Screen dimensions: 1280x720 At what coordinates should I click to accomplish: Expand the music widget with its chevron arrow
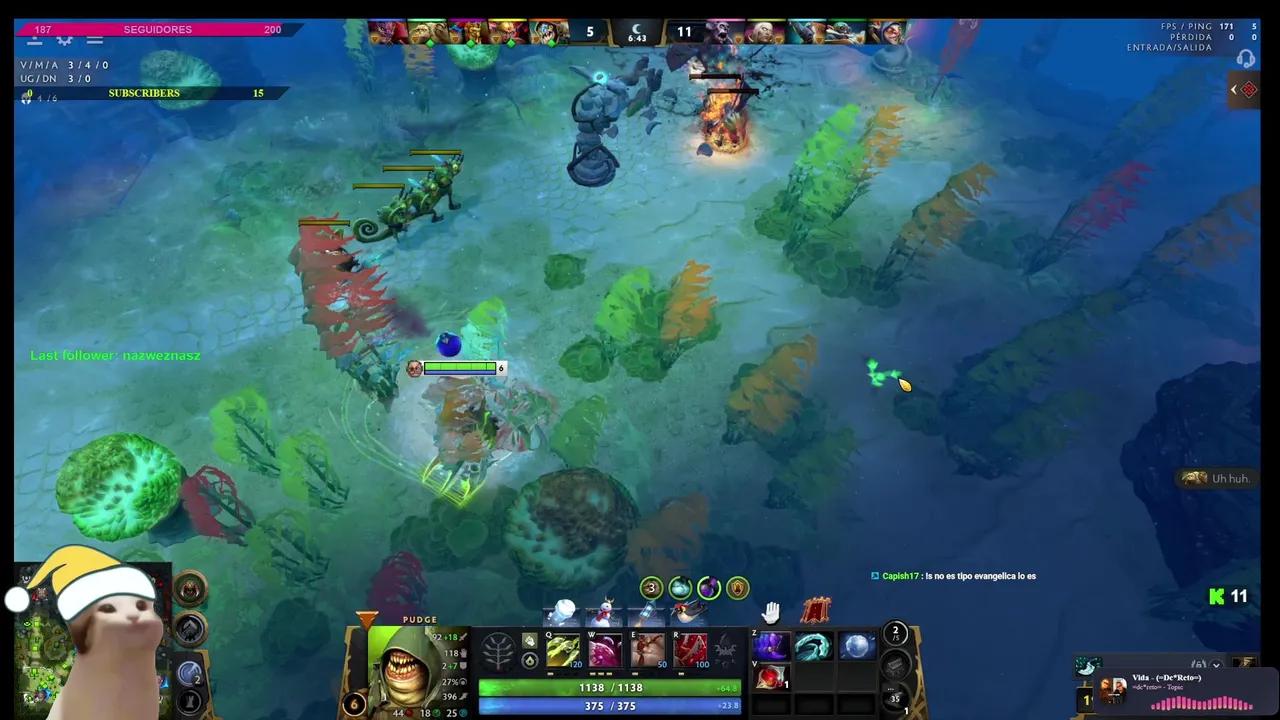(x=1217, y=665)
